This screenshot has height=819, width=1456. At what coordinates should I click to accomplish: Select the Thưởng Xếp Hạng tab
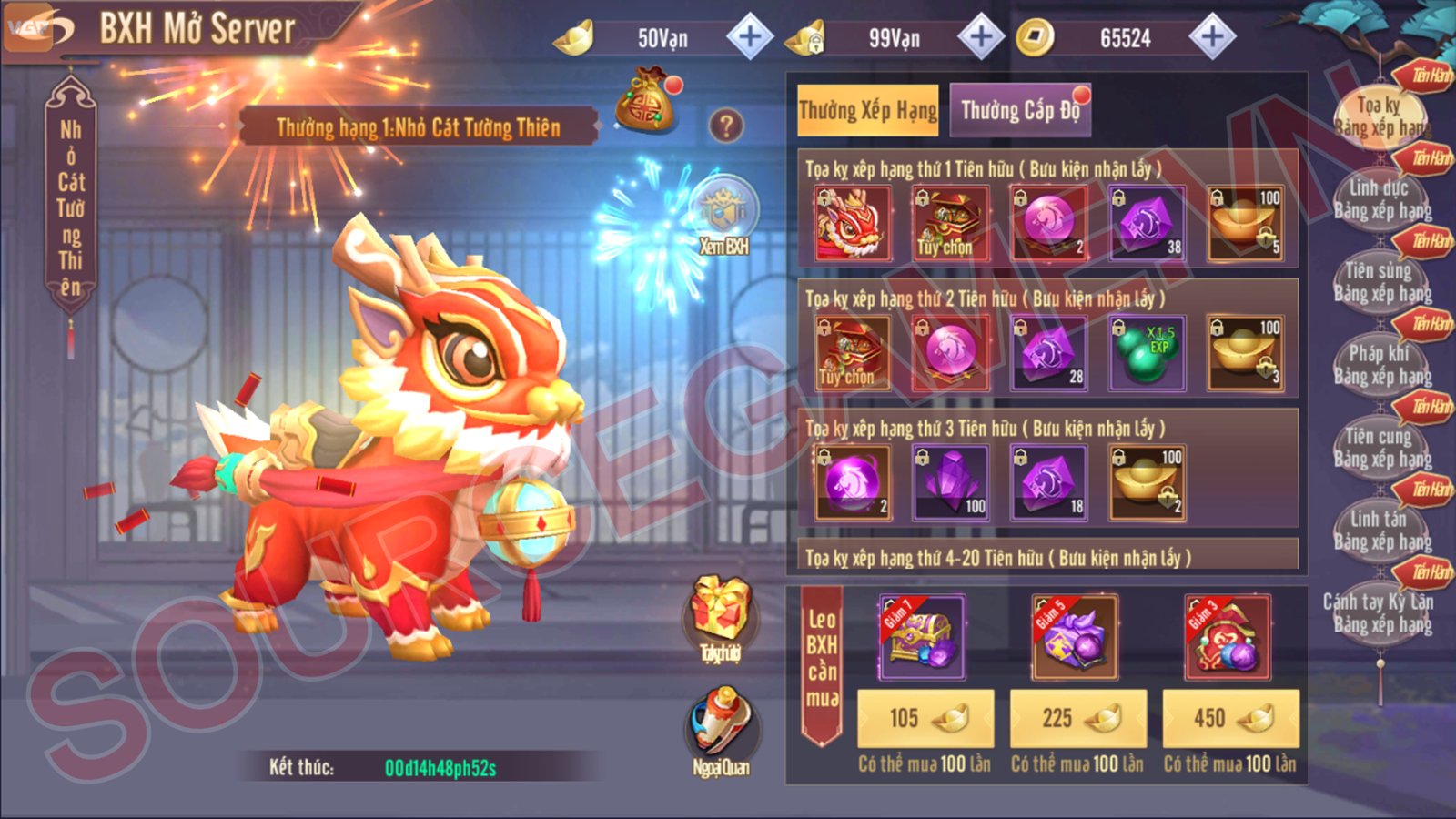(x=867, y=111)
